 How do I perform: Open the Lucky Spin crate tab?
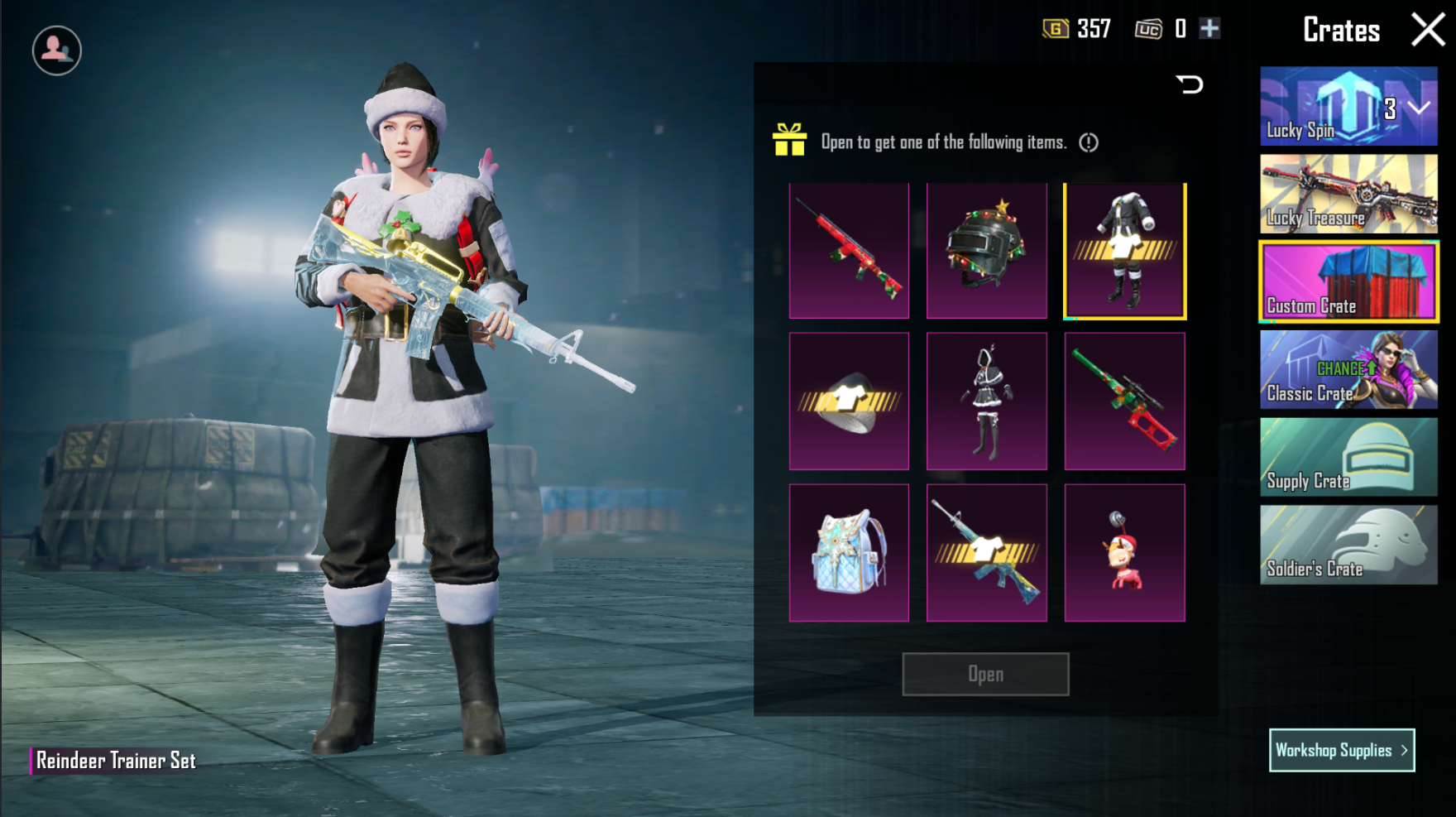tap(1348, 107)
